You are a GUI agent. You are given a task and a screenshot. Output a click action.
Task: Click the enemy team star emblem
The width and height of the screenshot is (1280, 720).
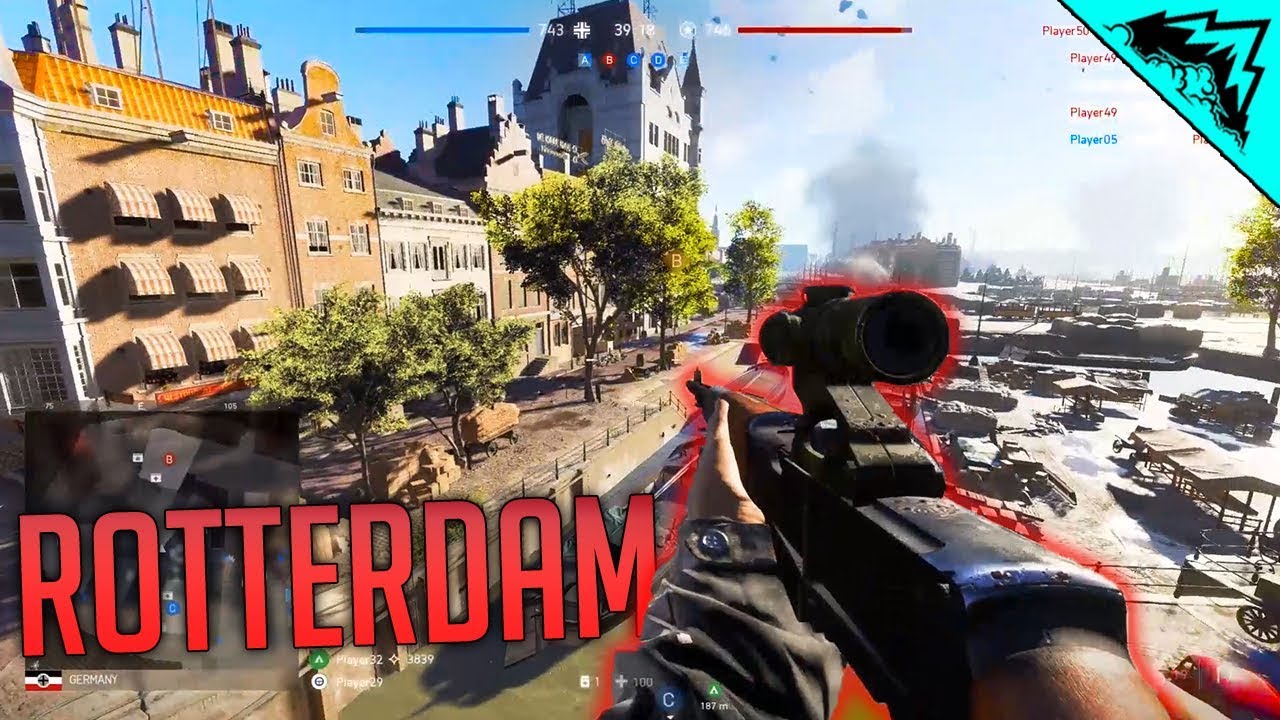[x=688, y=30]
